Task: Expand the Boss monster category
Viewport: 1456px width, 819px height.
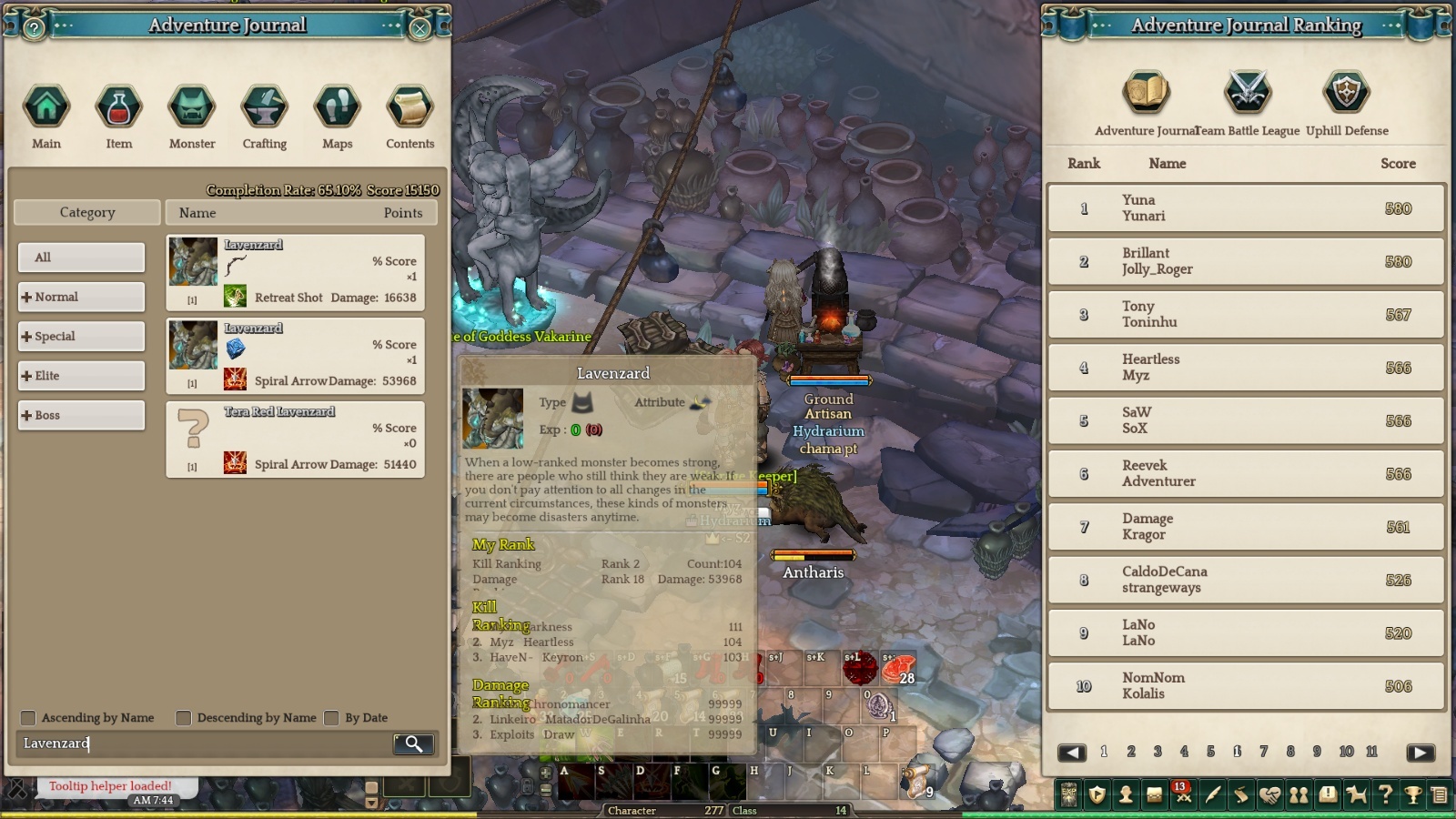Action: click(81, 416)
